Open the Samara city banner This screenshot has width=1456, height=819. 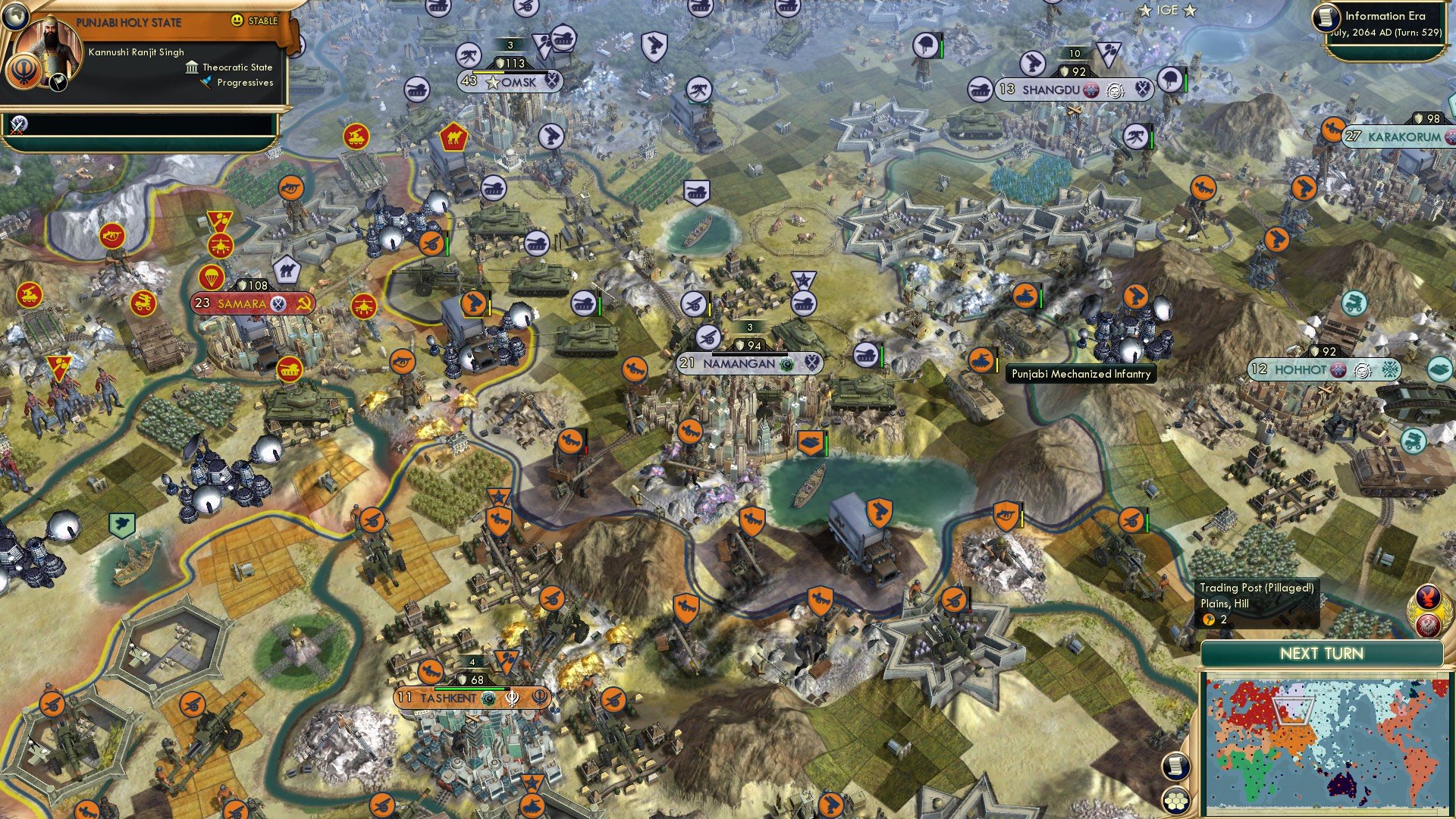[243, 303]
